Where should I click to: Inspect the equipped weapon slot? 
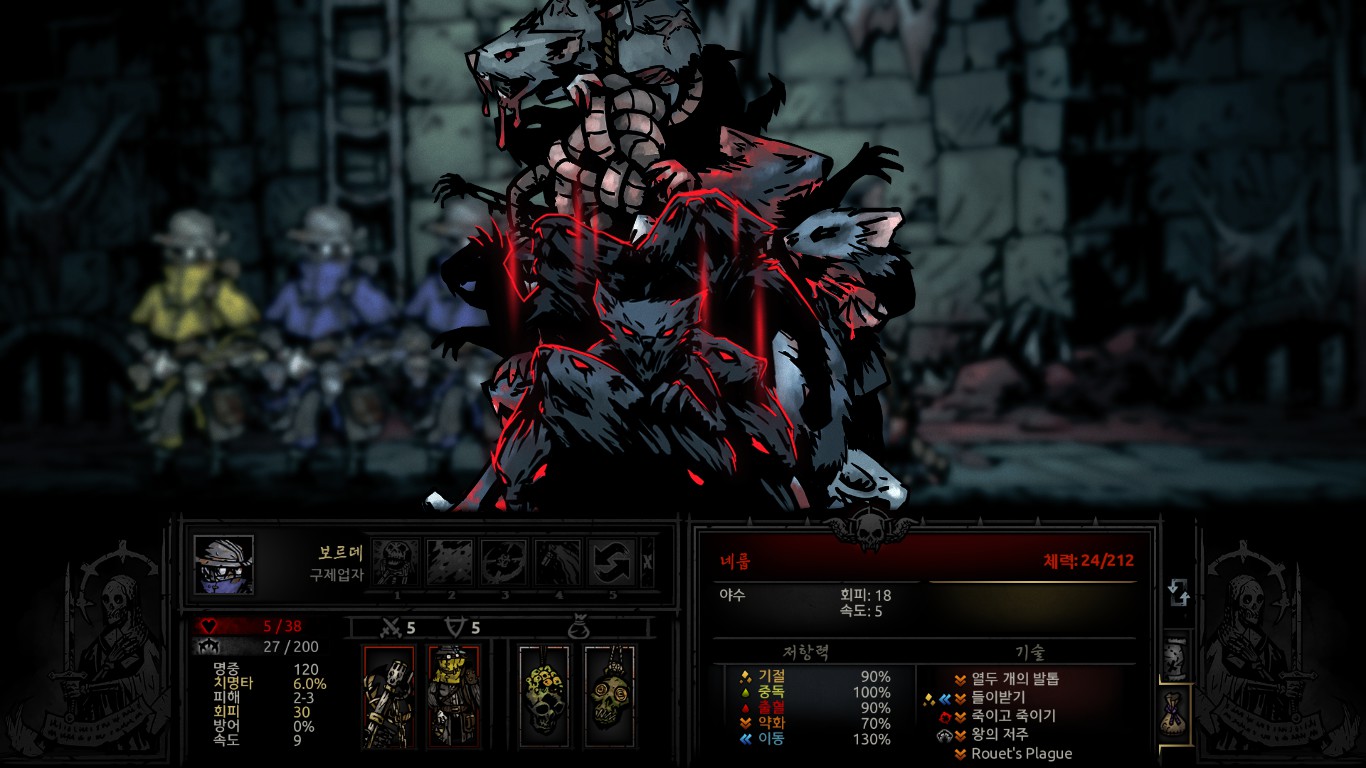tap(389, 697)
